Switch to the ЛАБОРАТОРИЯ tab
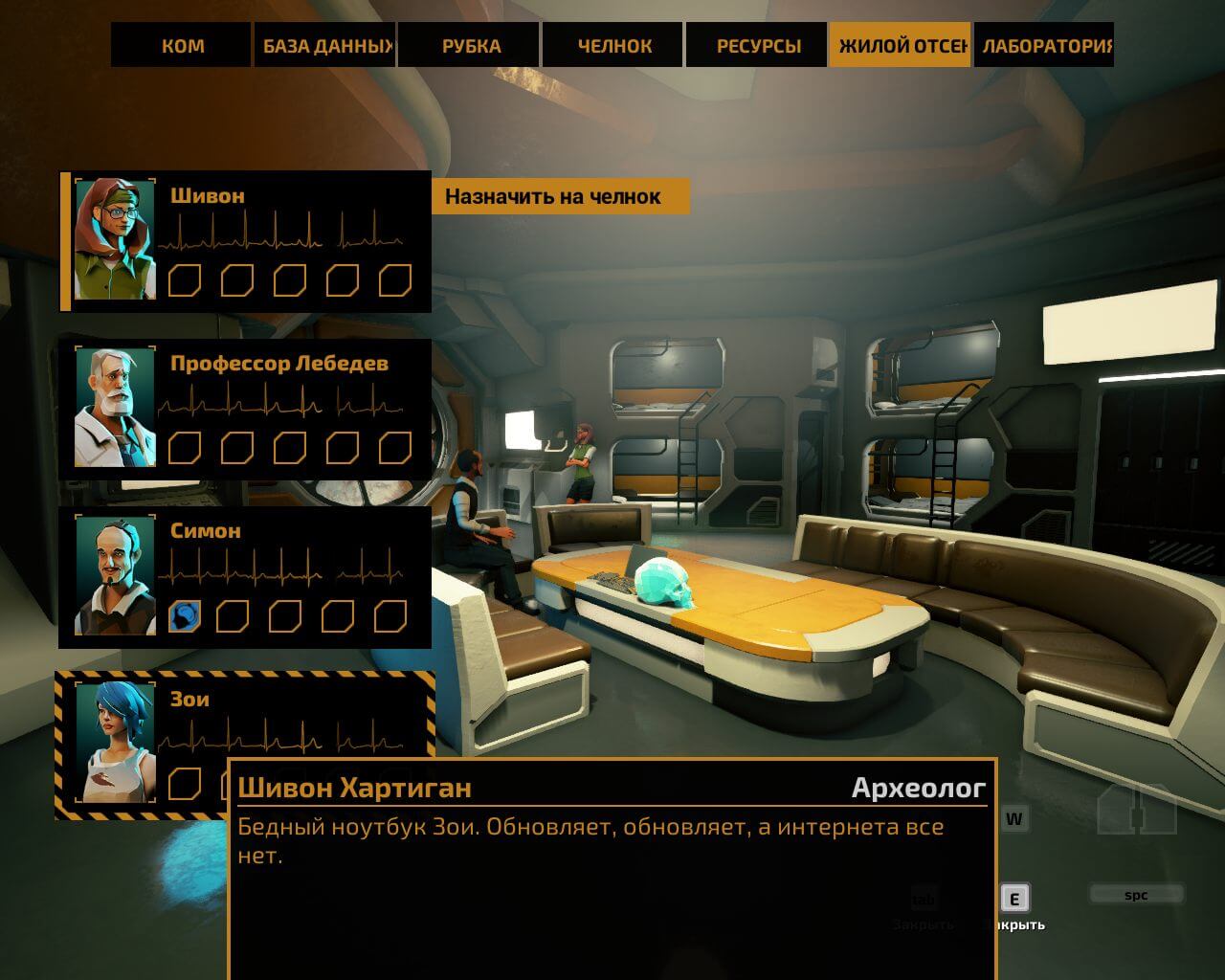 coord(1044,46)
